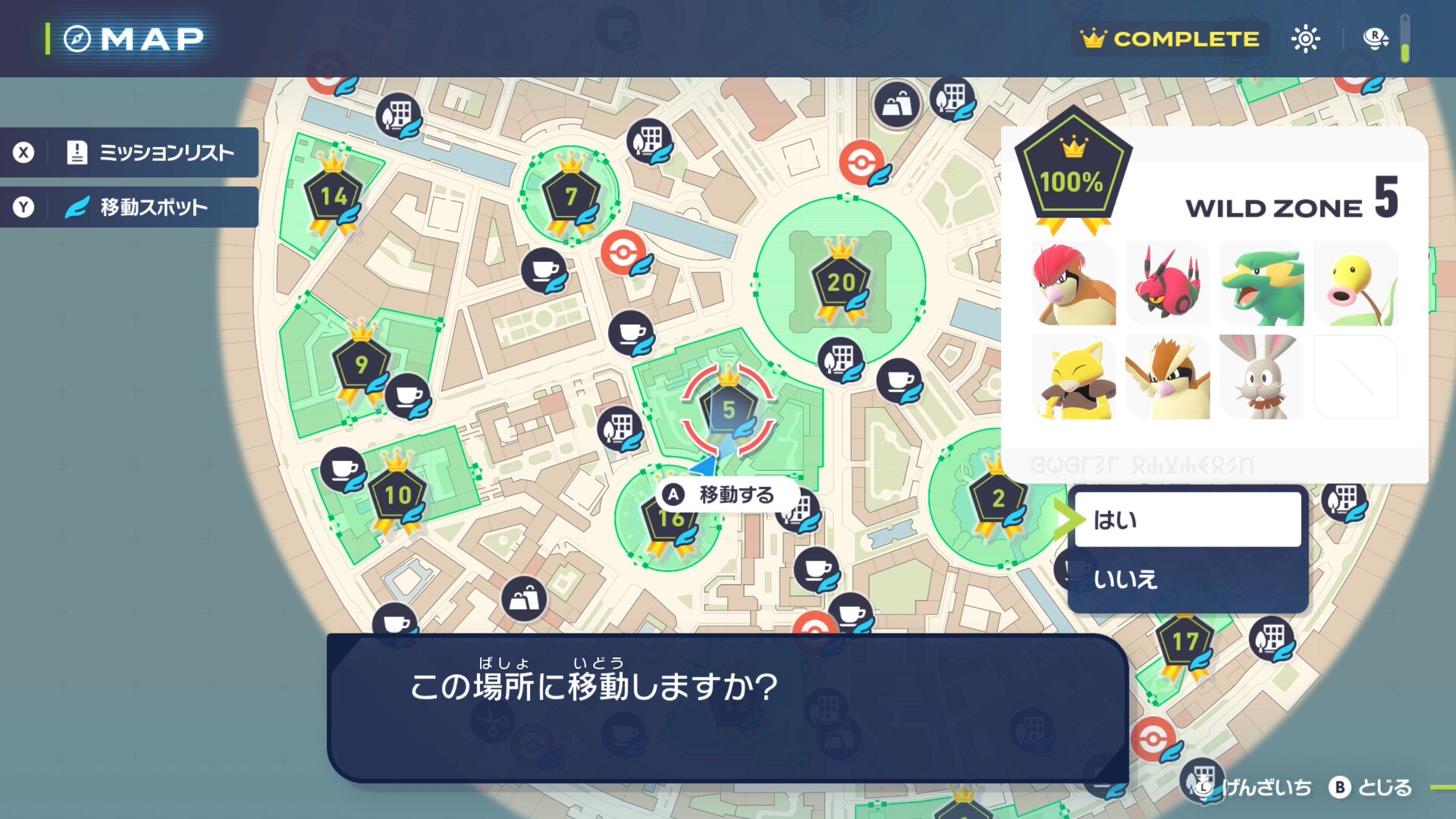Select the Kadabra portrait in Wild Zone panel
Image resolution: width=1456 pixels, height=819 pixels.
(x=1074, y=378)
